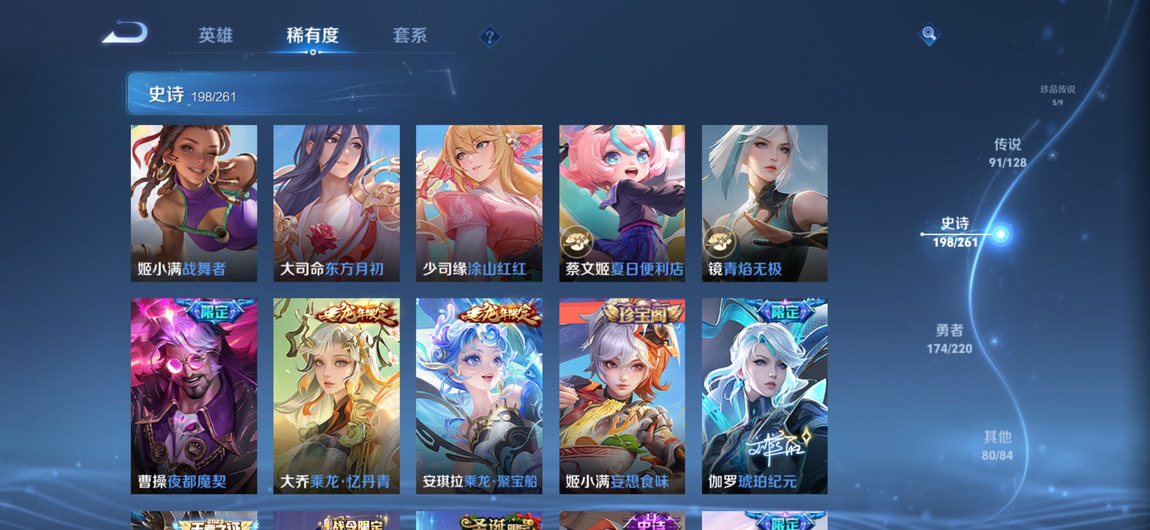The height and width of the screenshot is (530, 1150).
Task: Click the 姬小满 妄想食味 skin card
Action: coord(622,396)
